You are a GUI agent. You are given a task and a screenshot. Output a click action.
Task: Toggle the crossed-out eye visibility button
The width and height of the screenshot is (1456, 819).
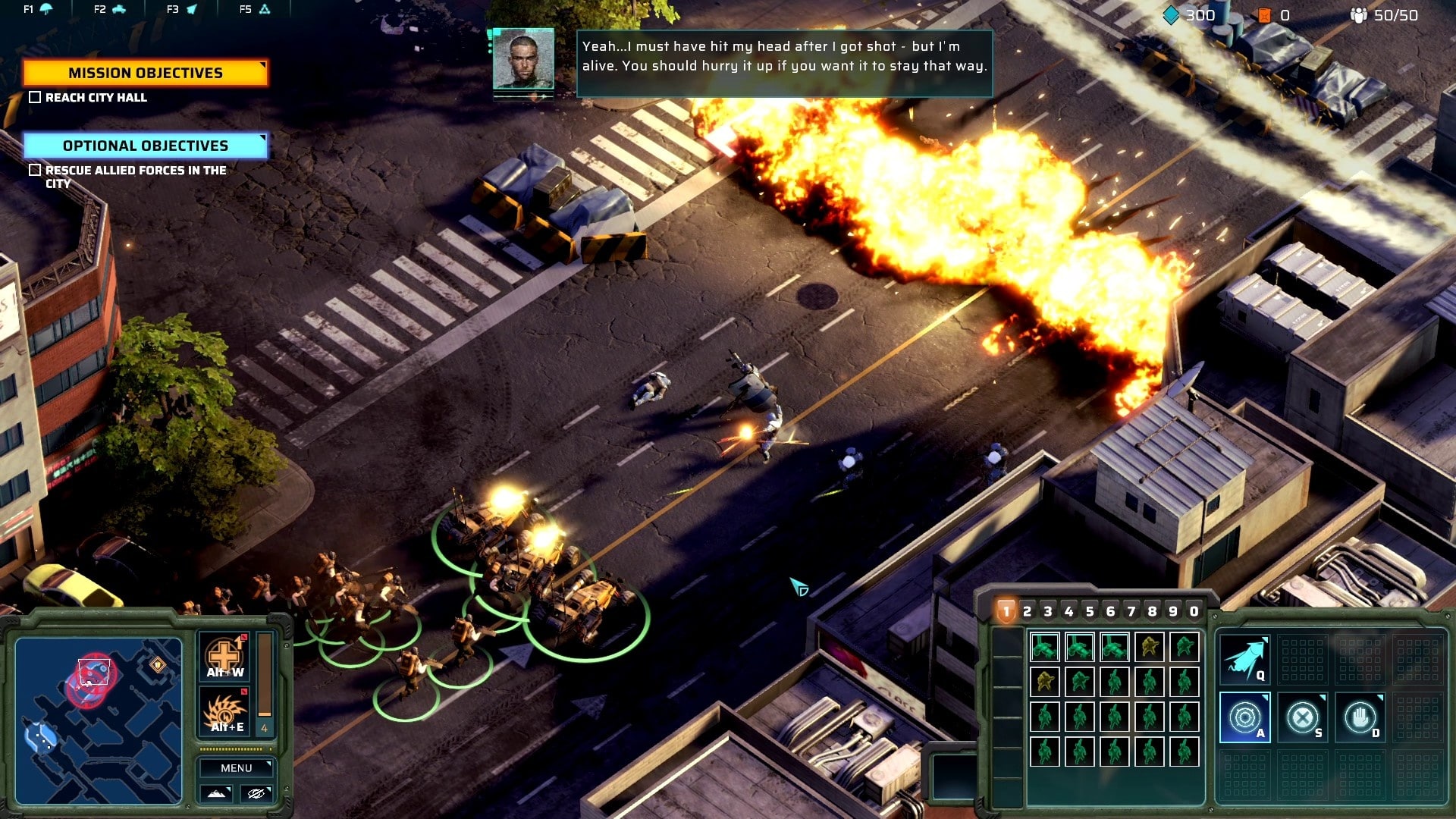click(256, 793)
